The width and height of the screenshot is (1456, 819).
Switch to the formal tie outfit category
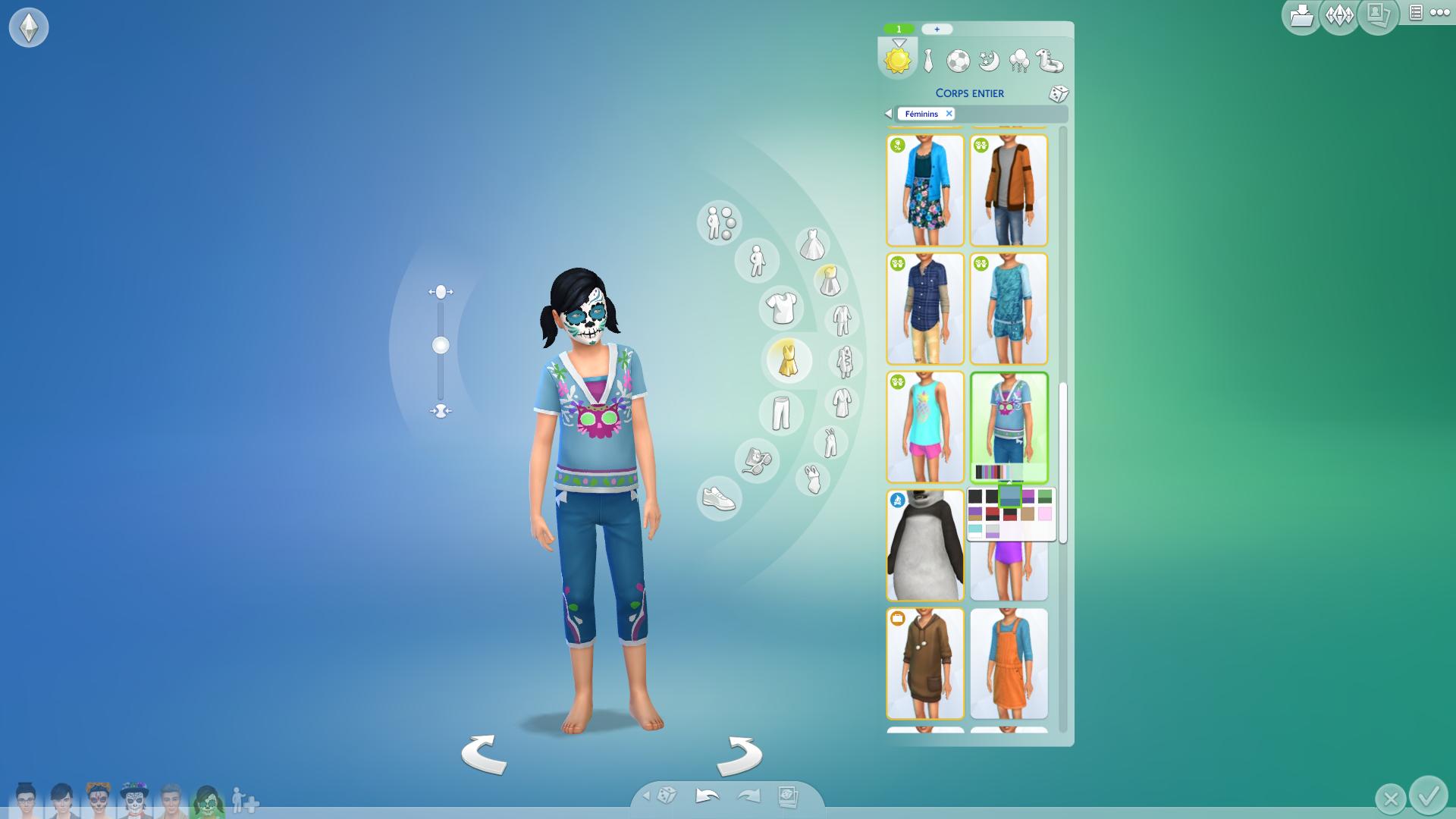(x=929, y=61)
